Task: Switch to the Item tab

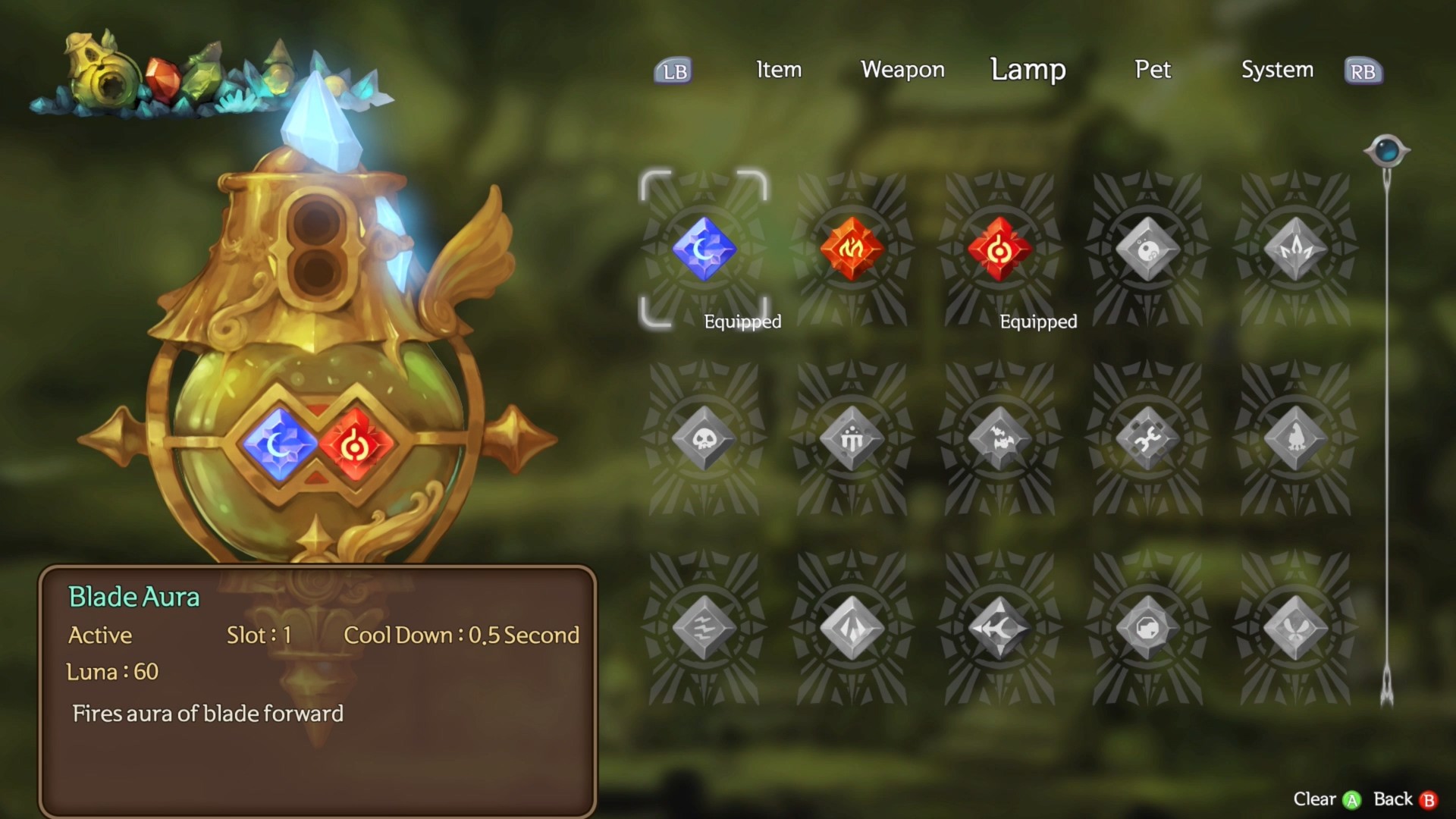Action: (x=778, y=71)
